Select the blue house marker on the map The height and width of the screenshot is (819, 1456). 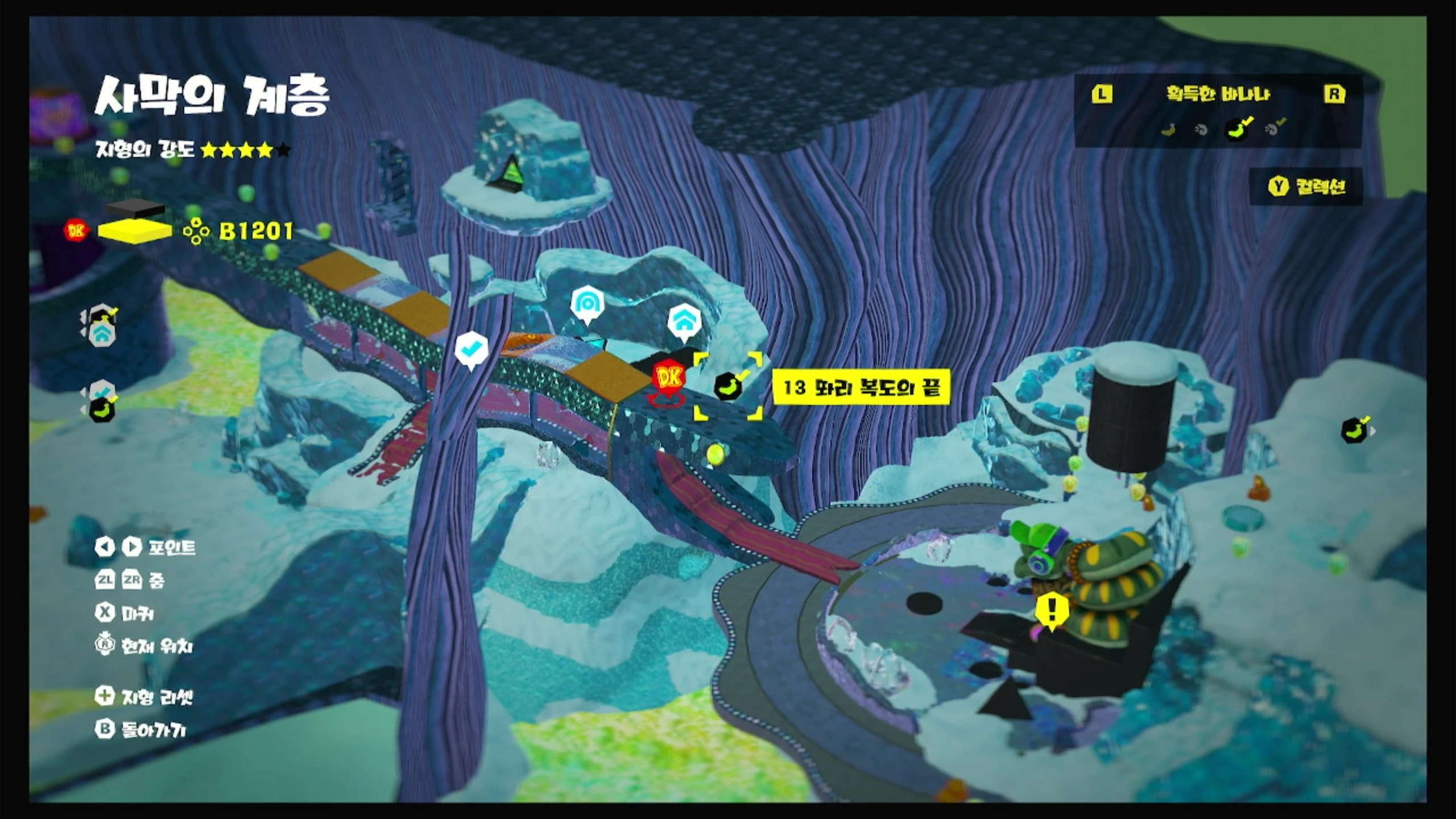point(683,322)
